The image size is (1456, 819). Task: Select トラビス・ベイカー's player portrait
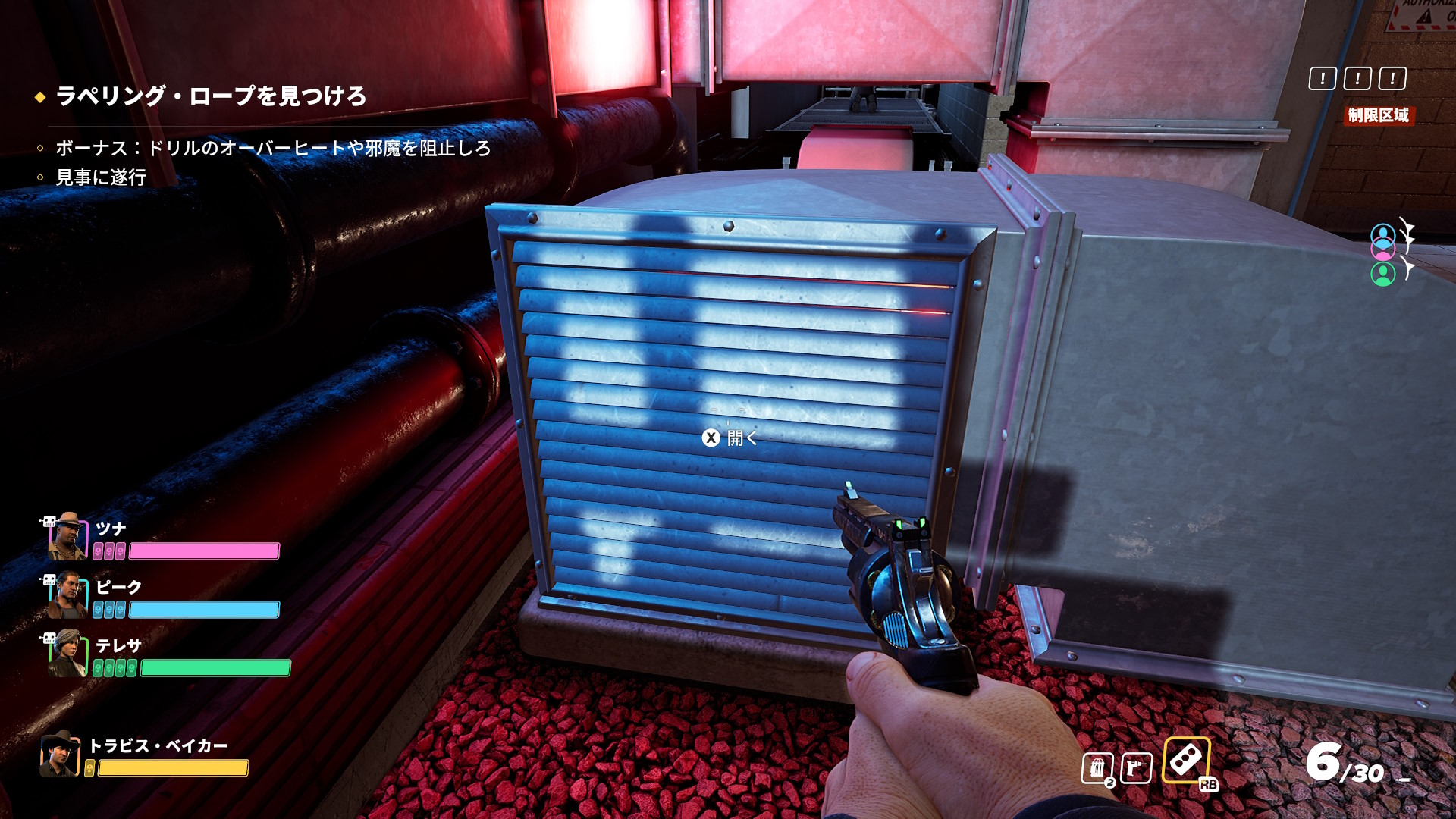[x=60, y=754]
